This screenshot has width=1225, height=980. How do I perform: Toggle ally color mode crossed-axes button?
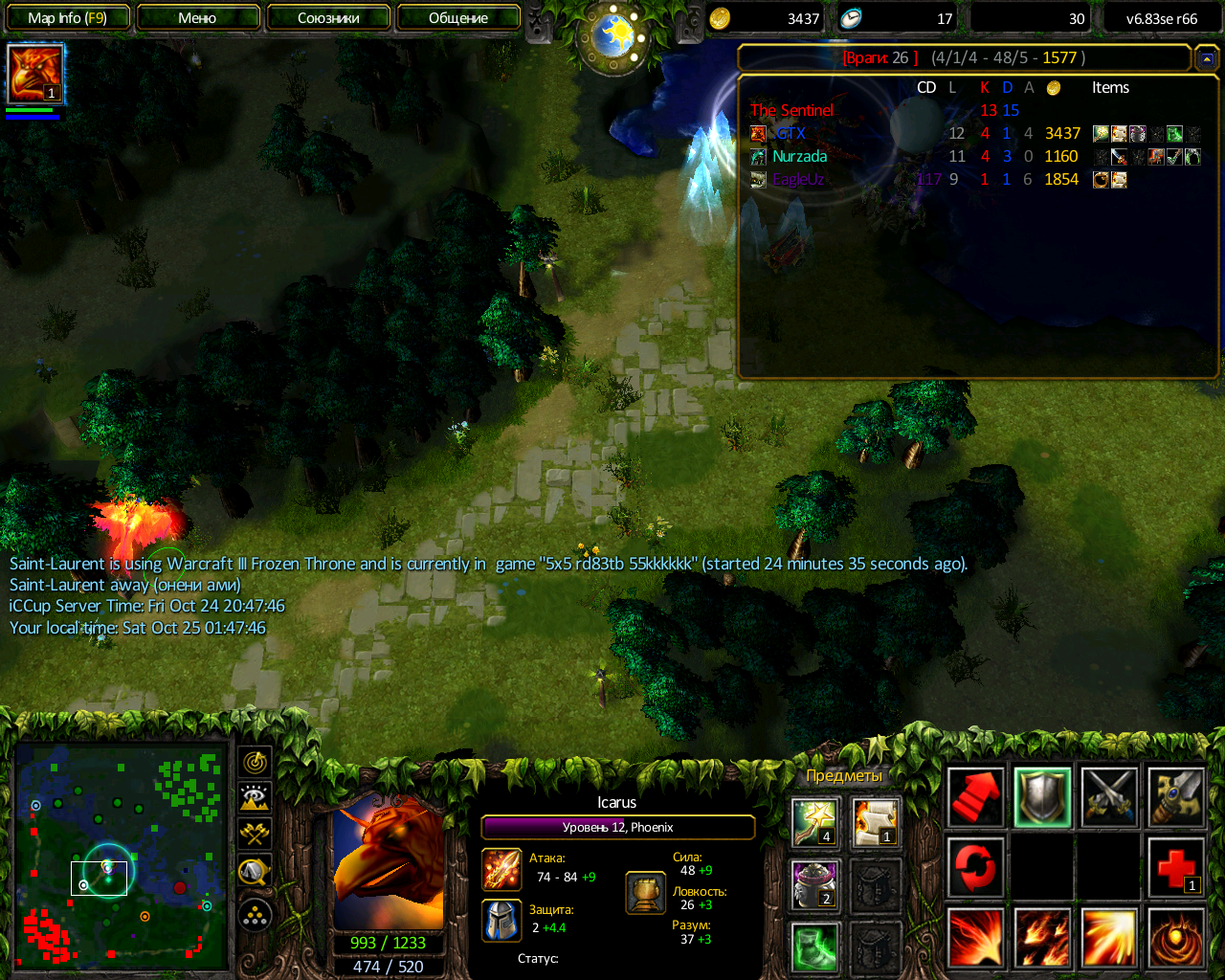pos(255,834)
